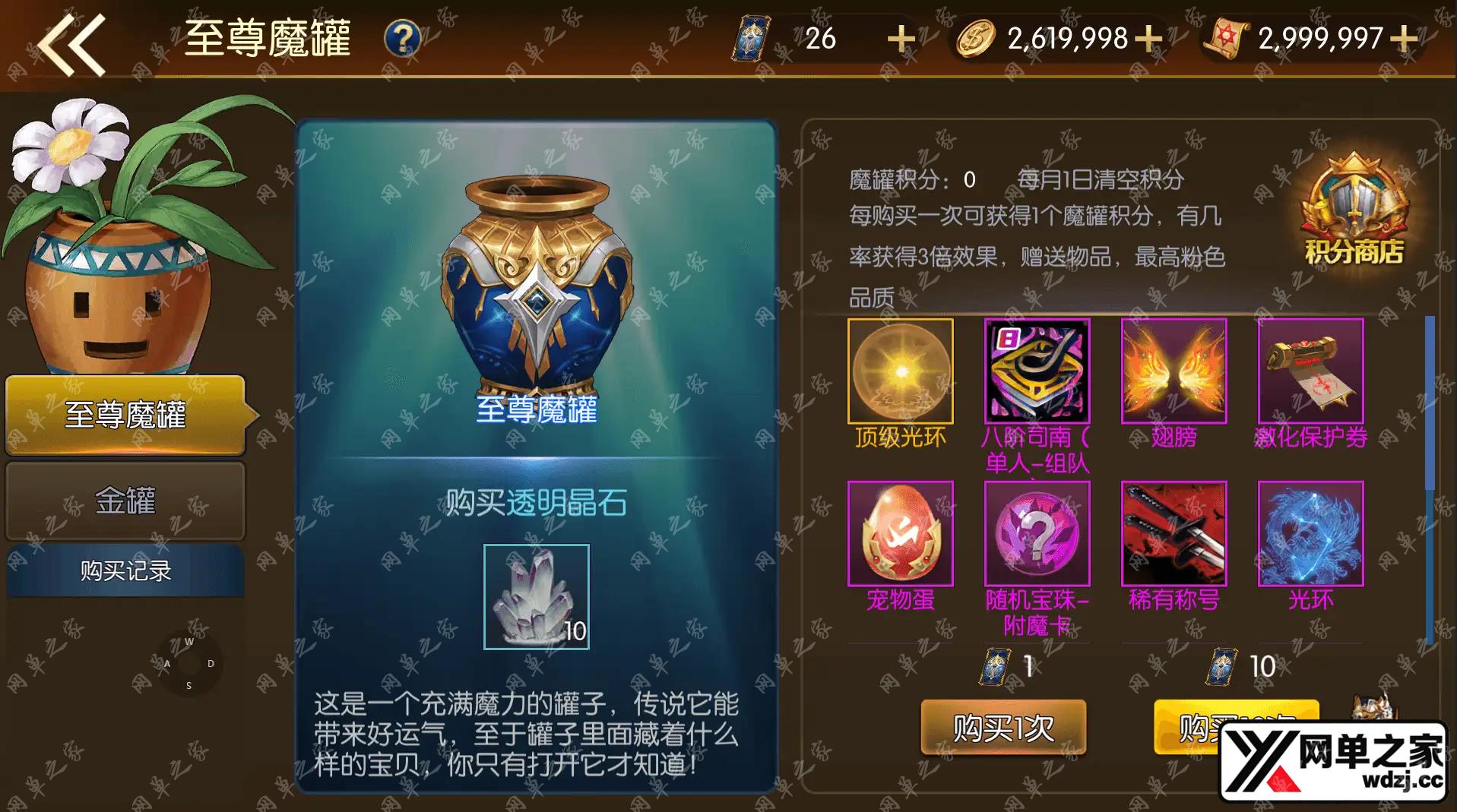1457x812 pixels.
Task: Select the 宠物蛋 pet egg icon
Action: point(900,534)
